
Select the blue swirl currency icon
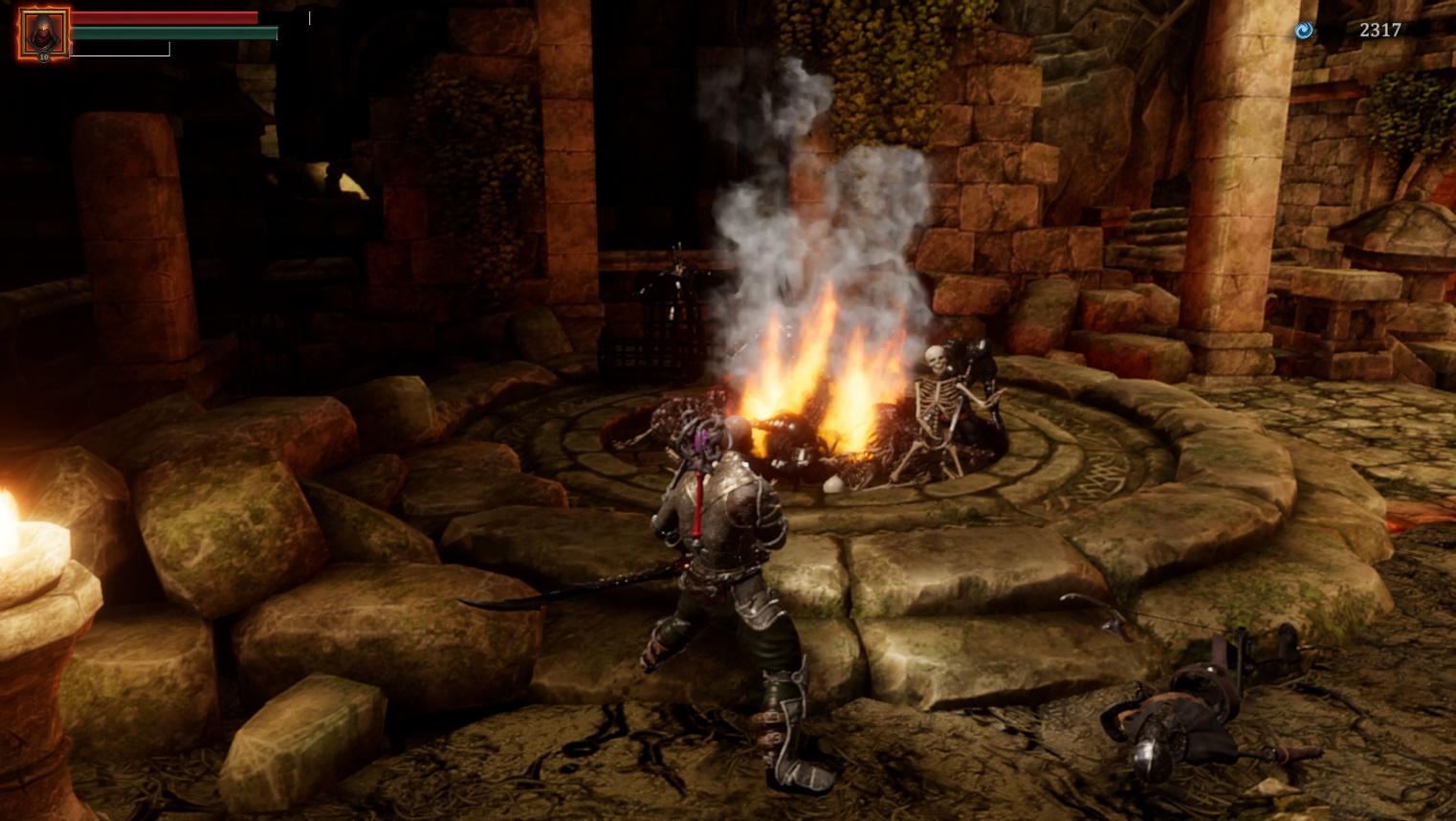coord(1304,31)
